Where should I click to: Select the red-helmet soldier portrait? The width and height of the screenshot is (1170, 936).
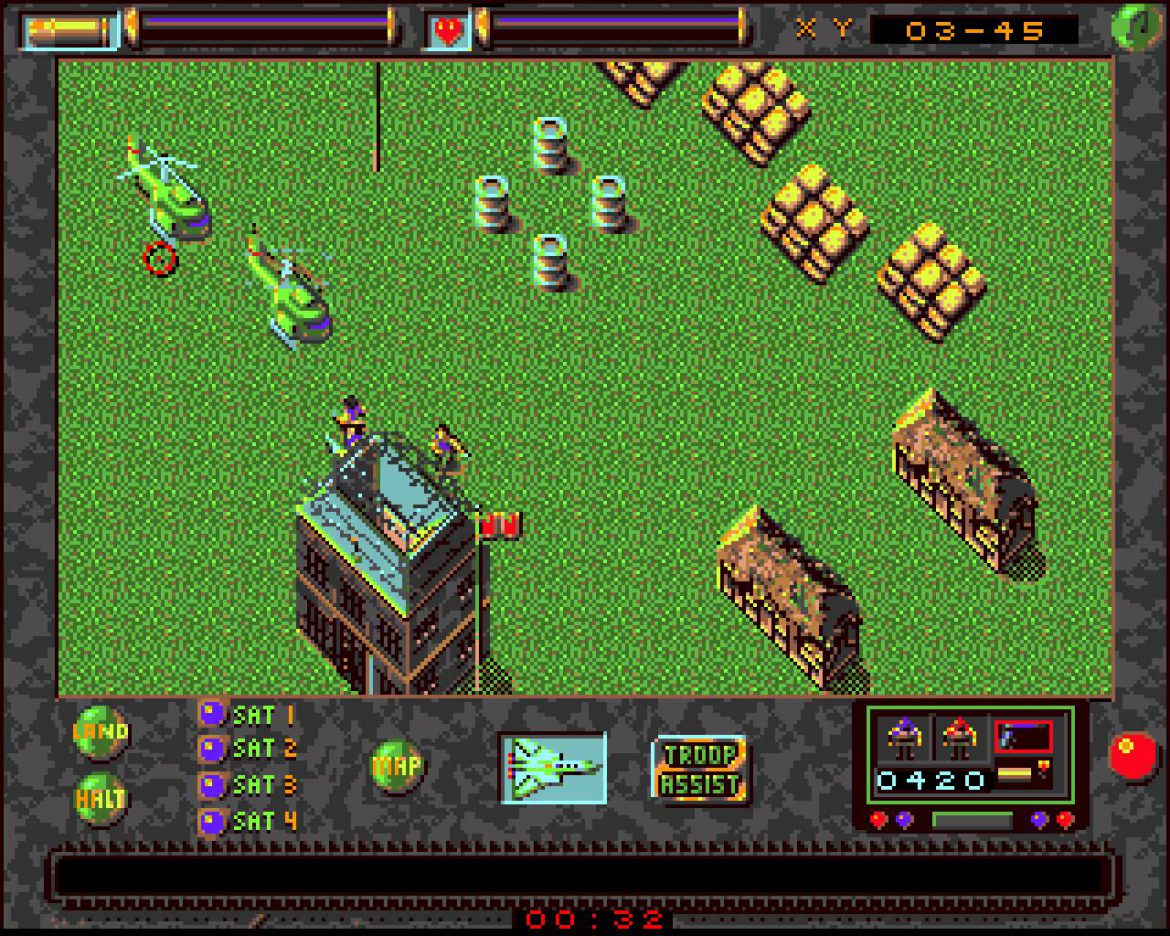pos(961,739)
